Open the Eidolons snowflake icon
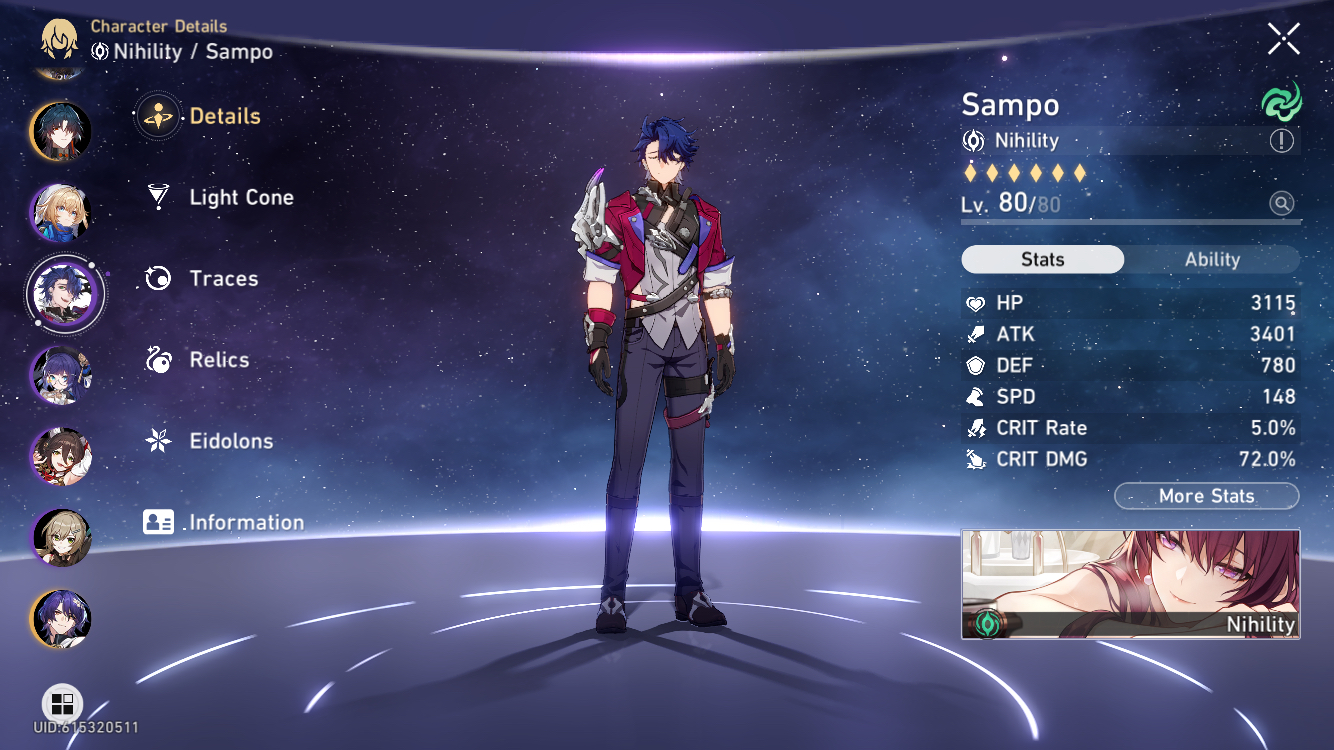This screenshot has height=750, width=1334. pyautogui.click(x=156, y=440)
